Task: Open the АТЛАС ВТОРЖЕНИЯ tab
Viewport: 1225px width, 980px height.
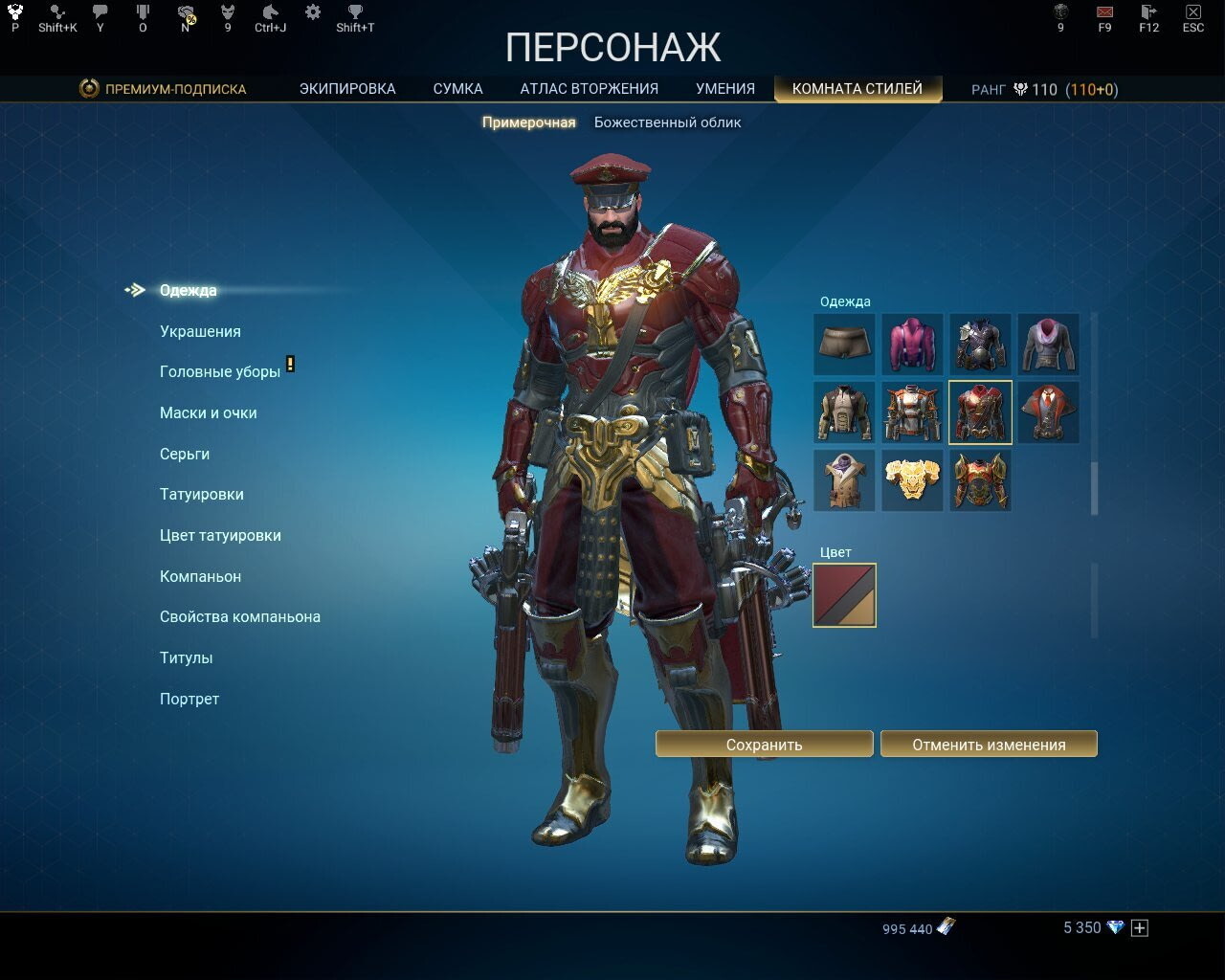Action: coord(590,88)
